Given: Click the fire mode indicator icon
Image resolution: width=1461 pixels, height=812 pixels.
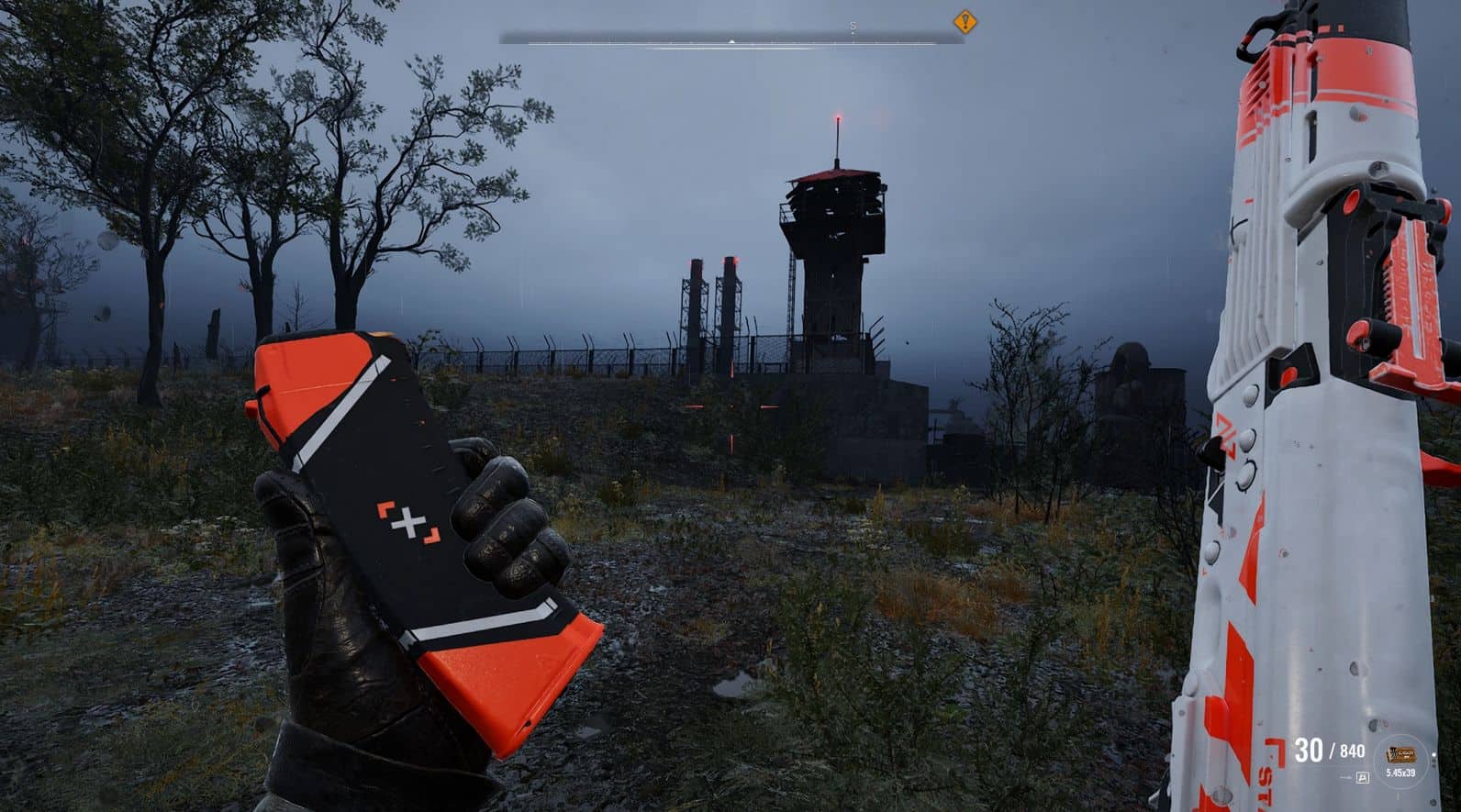Looking at the screenshot, I should [1362, 777].
